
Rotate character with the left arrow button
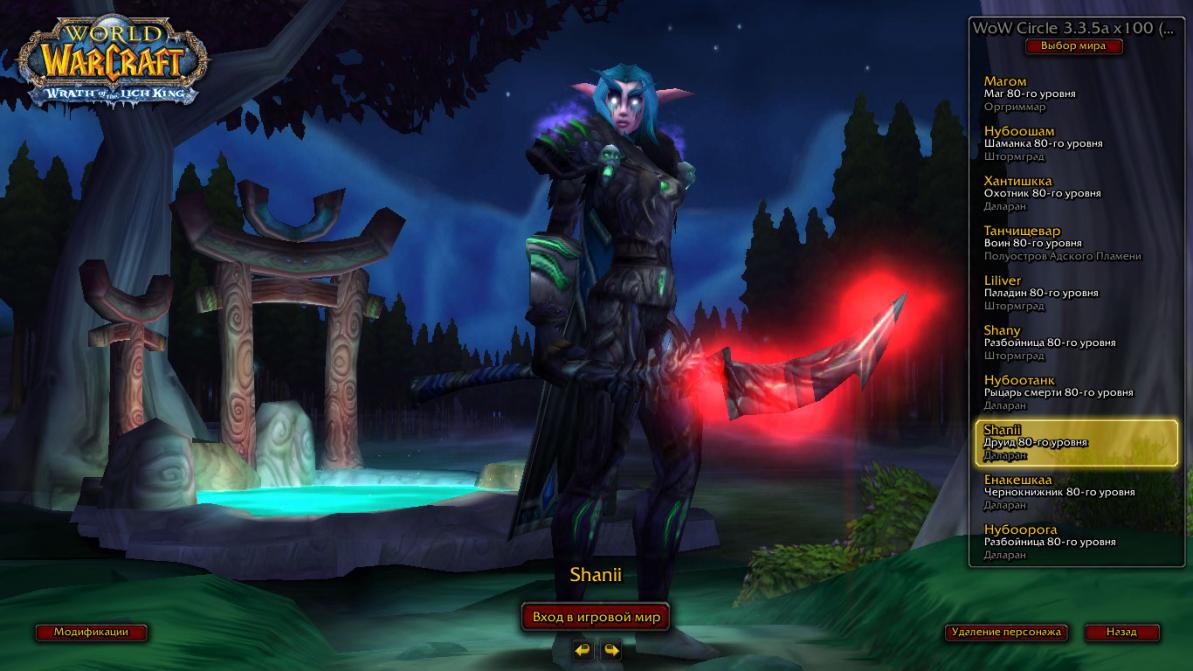coord(582,650)
